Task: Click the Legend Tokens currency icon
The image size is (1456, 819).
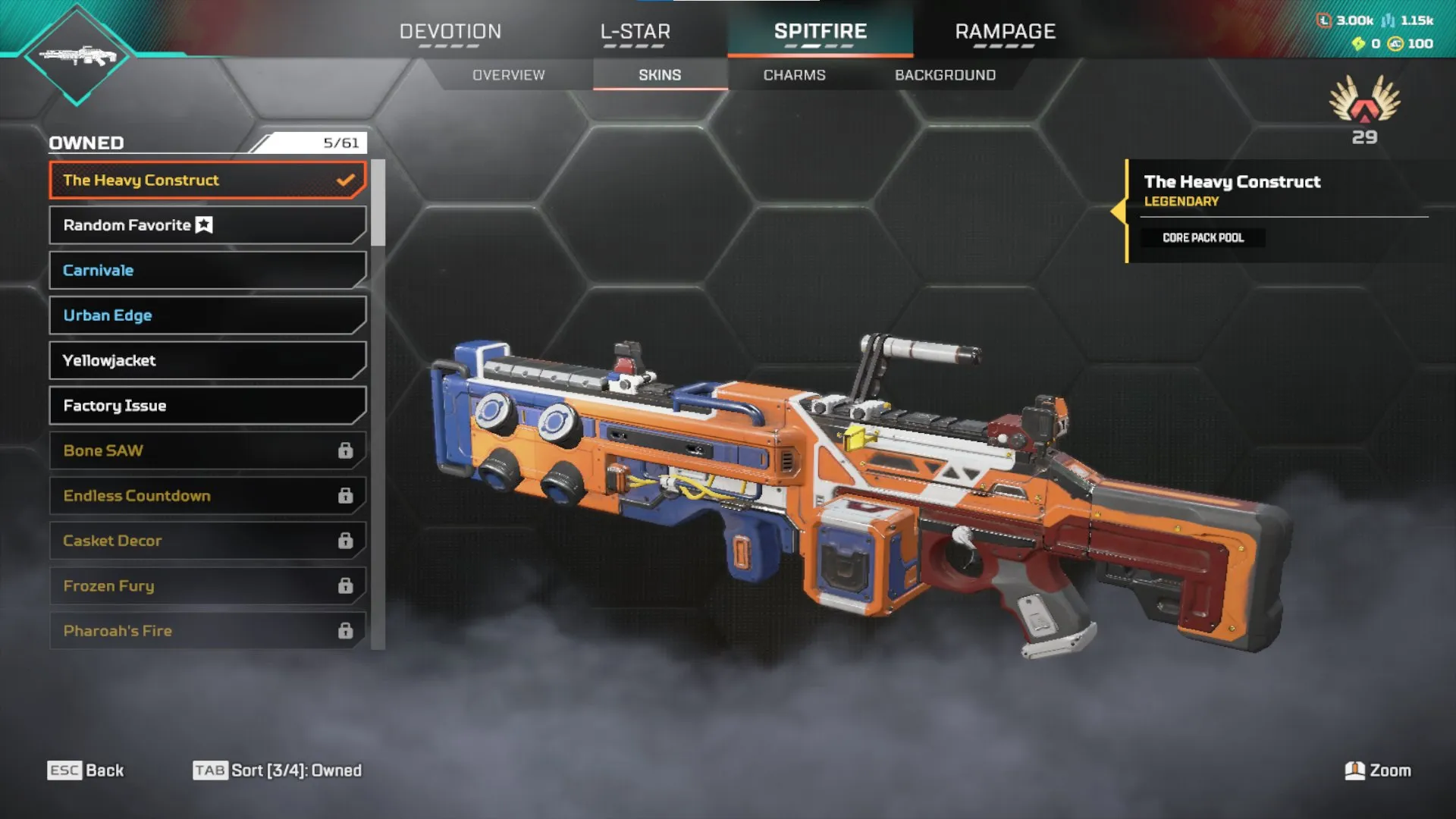Action: tap(1324, 21)
